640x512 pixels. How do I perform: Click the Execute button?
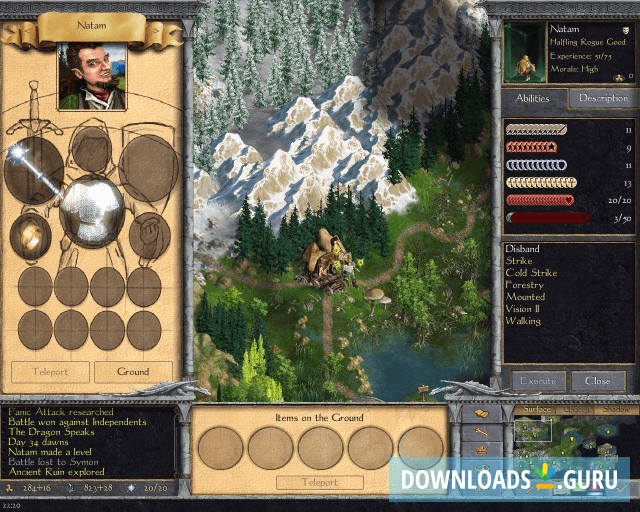[539, 381]
